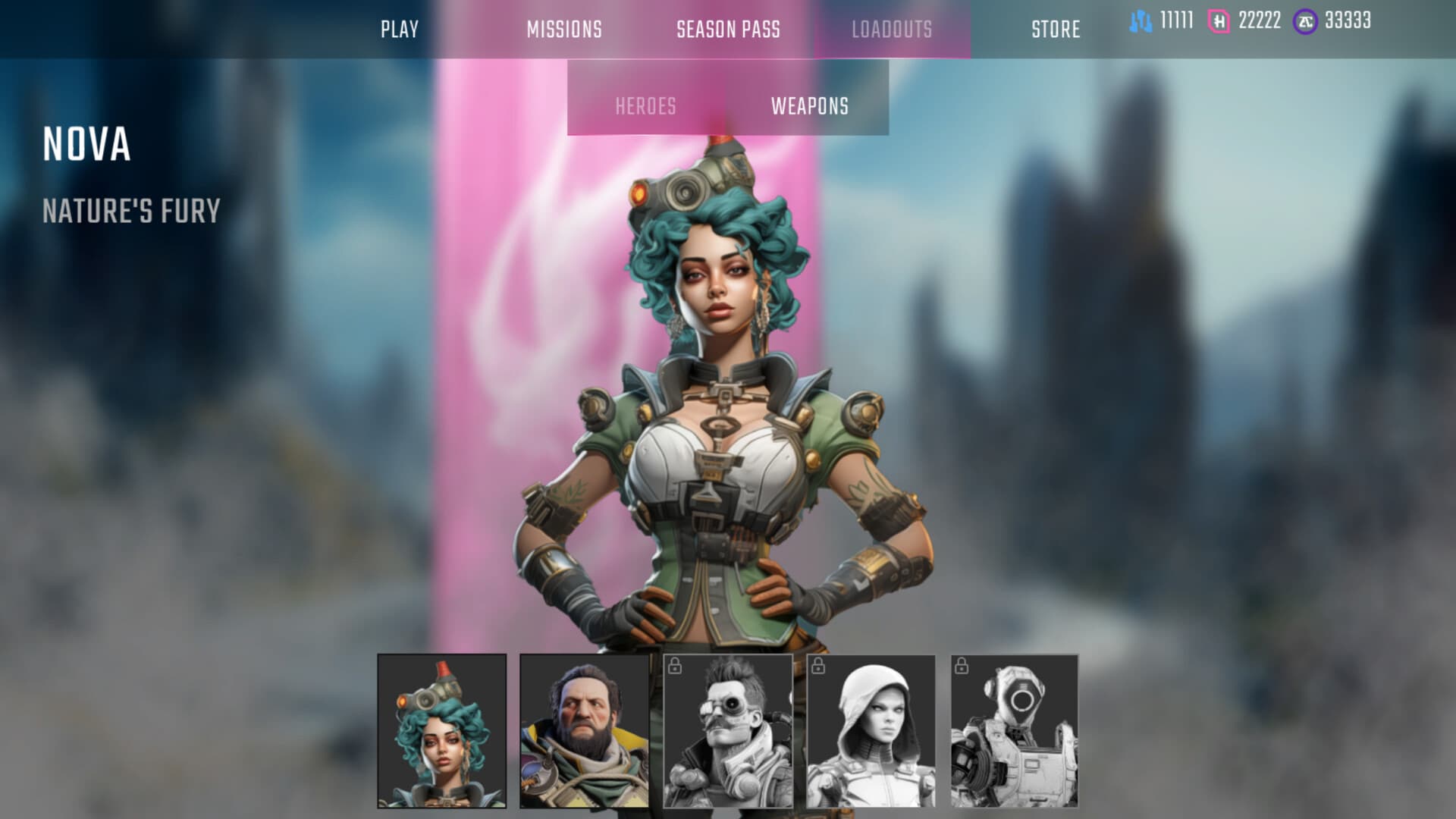Open the Missions screen
This screenshot has width=1456, height=819.
click(564, 30)
